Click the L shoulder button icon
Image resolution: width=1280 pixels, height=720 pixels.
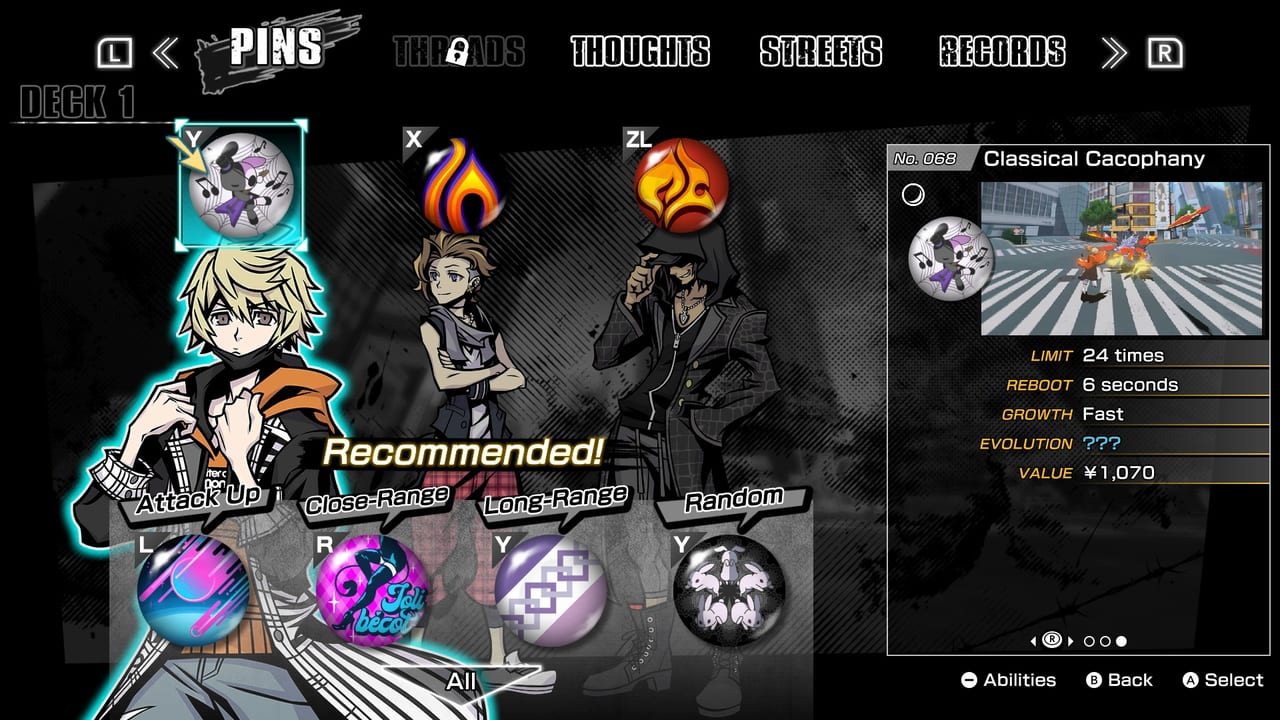[x=117, y=53]
